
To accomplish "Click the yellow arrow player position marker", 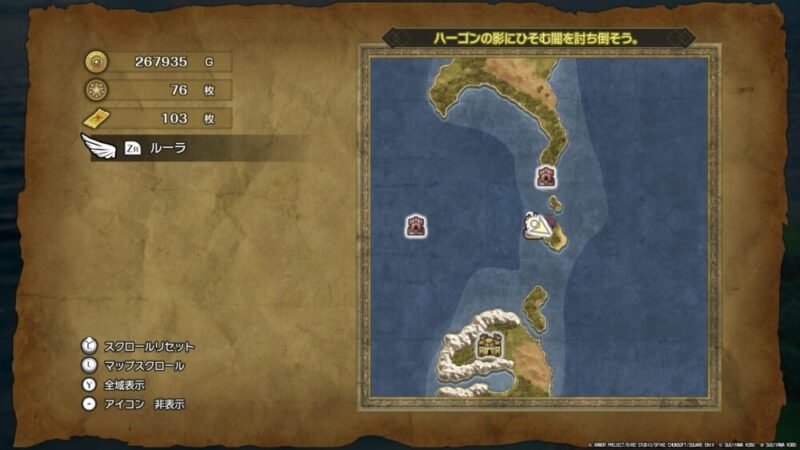I will (541, 227).
